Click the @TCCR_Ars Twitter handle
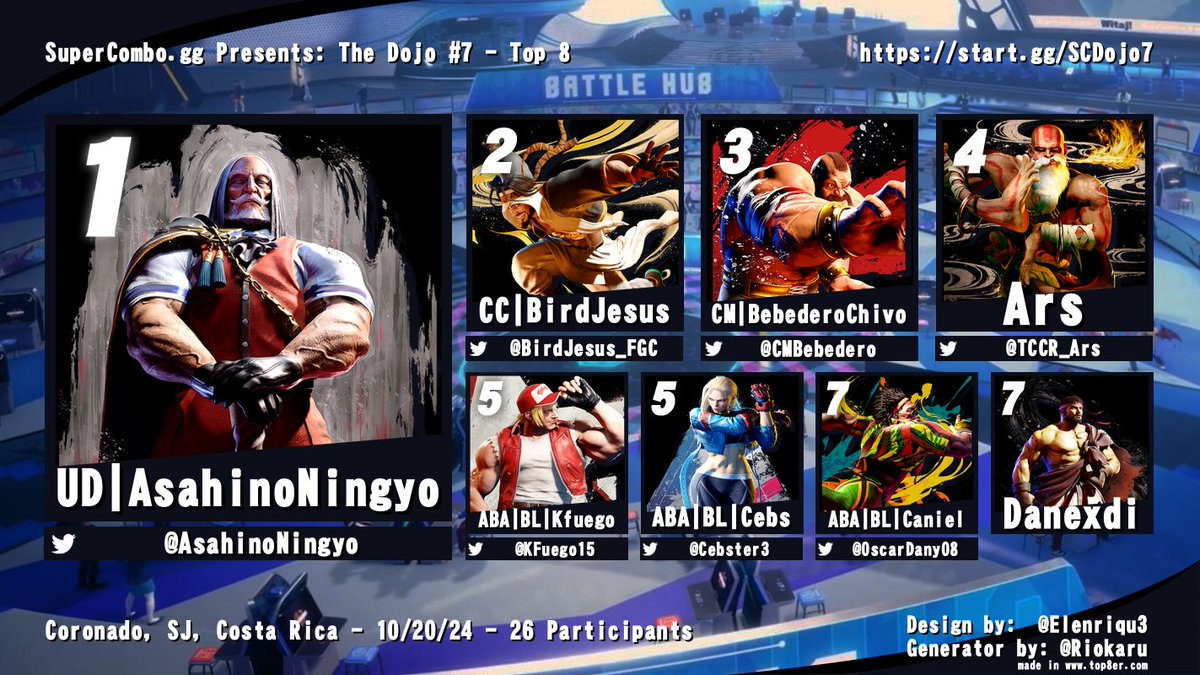The width and height of the screenshot is (1200, 675). 1043,349
